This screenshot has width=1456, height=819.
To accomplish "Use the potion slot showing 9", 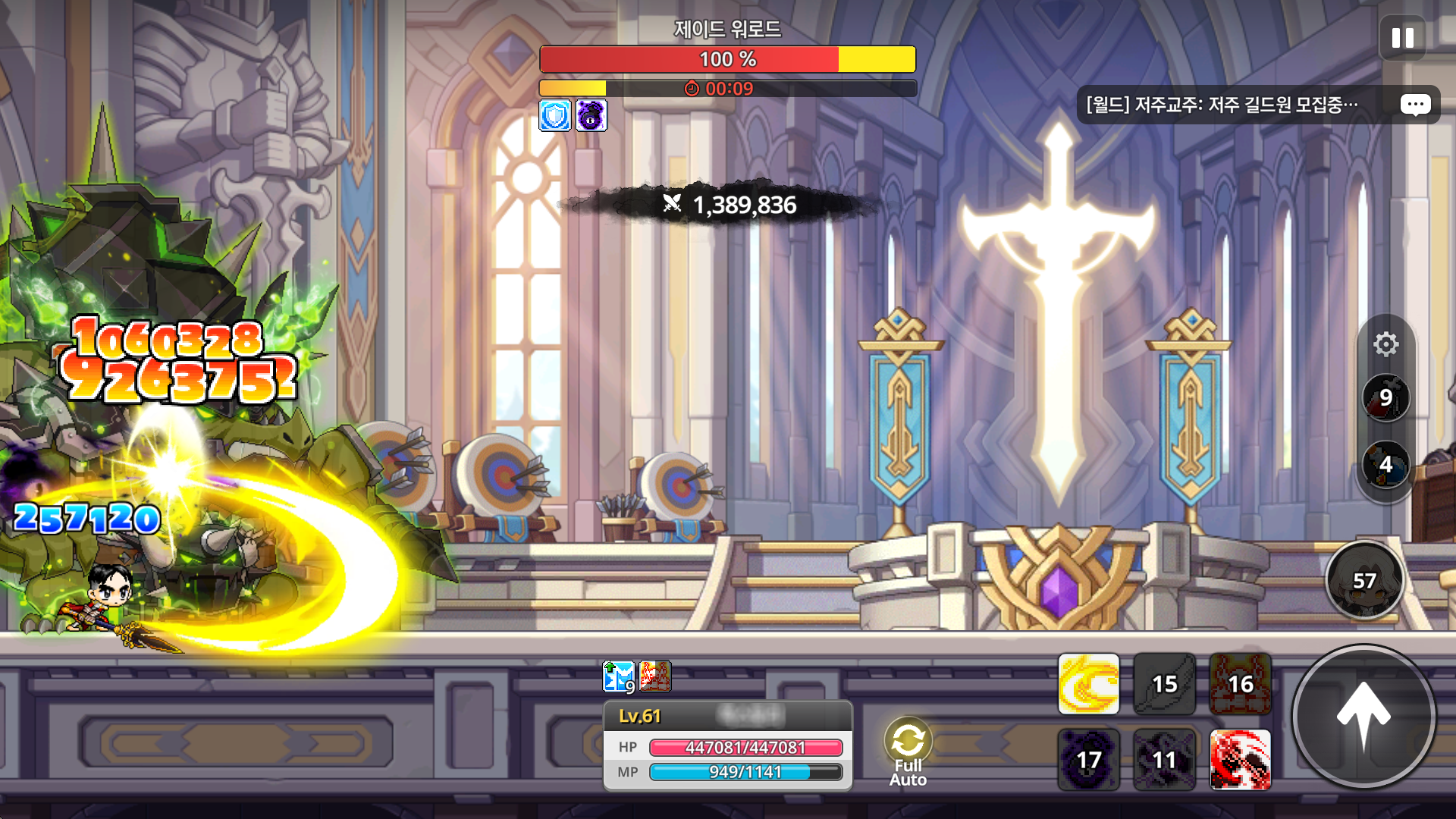I will (x=1385, y=397).
